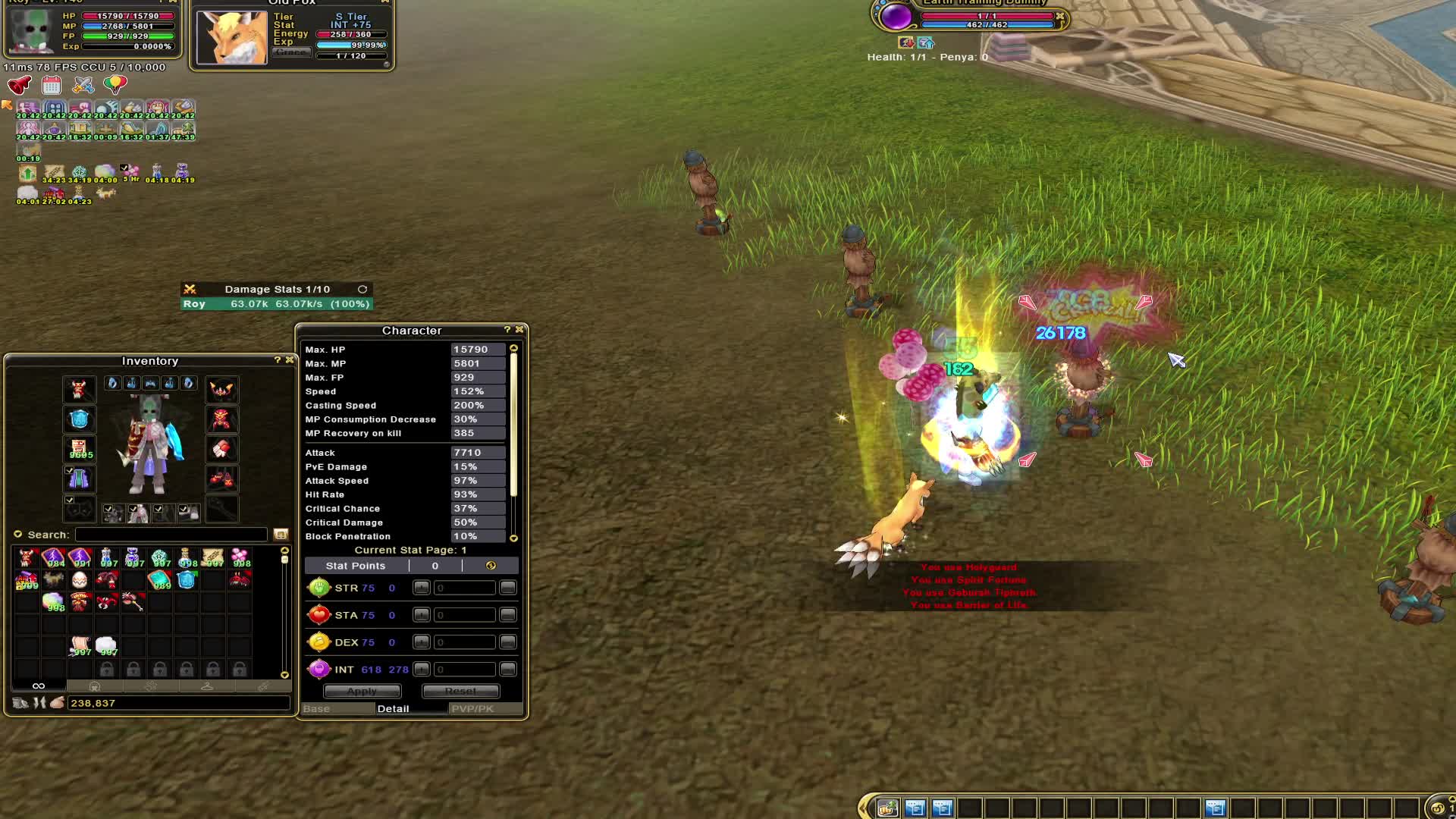Image resolution: width=1456 pixels, height=819 pixels.
Task: Open the balloons event icon
Action: (x=115, y=85)
